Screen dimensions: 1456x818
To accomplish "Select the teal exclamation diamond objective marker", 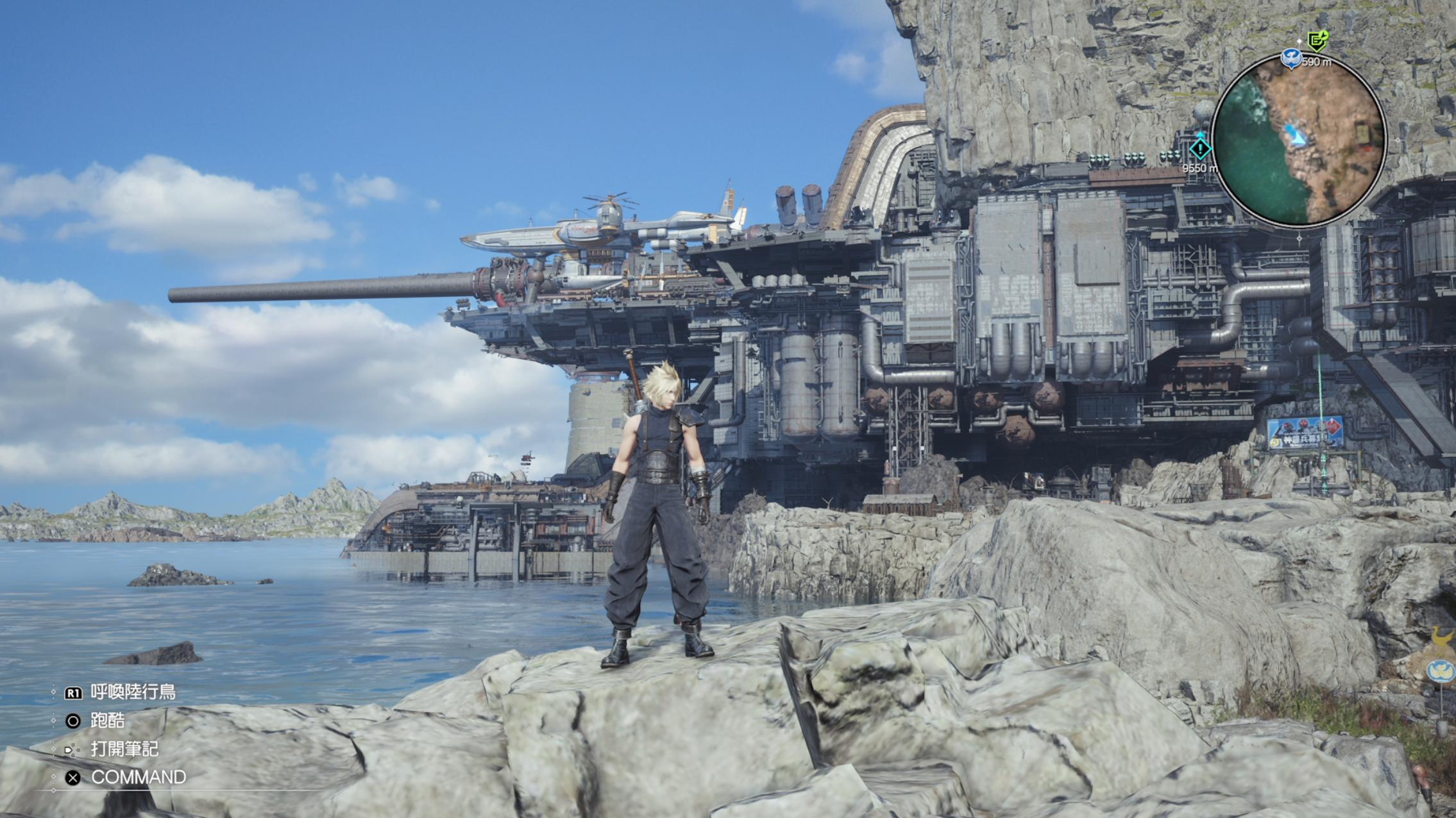I will pyautogui.click(x=1199, y=149).
